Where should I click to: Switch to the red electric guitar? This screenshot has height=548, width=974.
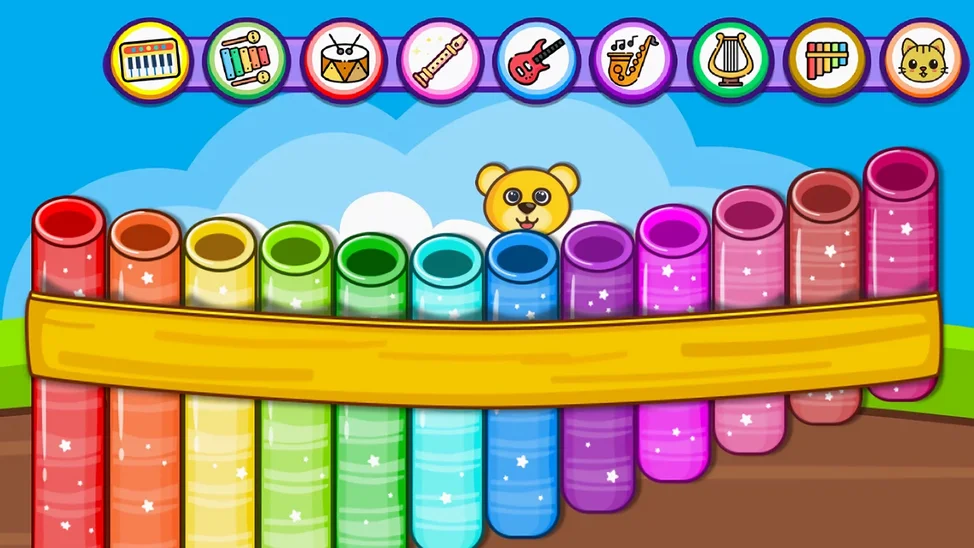[537, 60]
